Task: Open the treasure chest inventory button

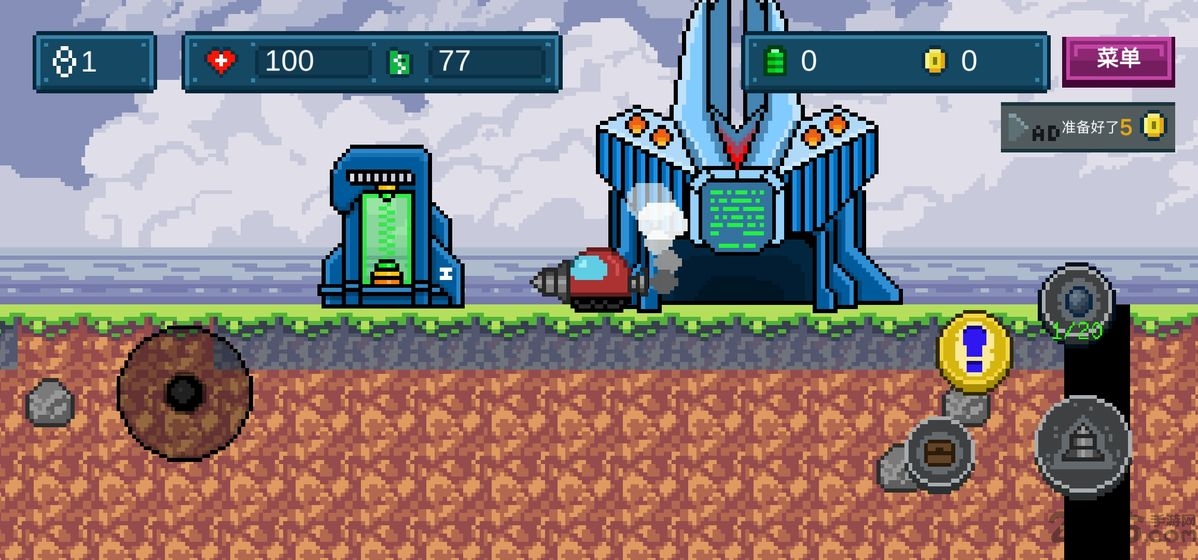Action: [939, 454]
